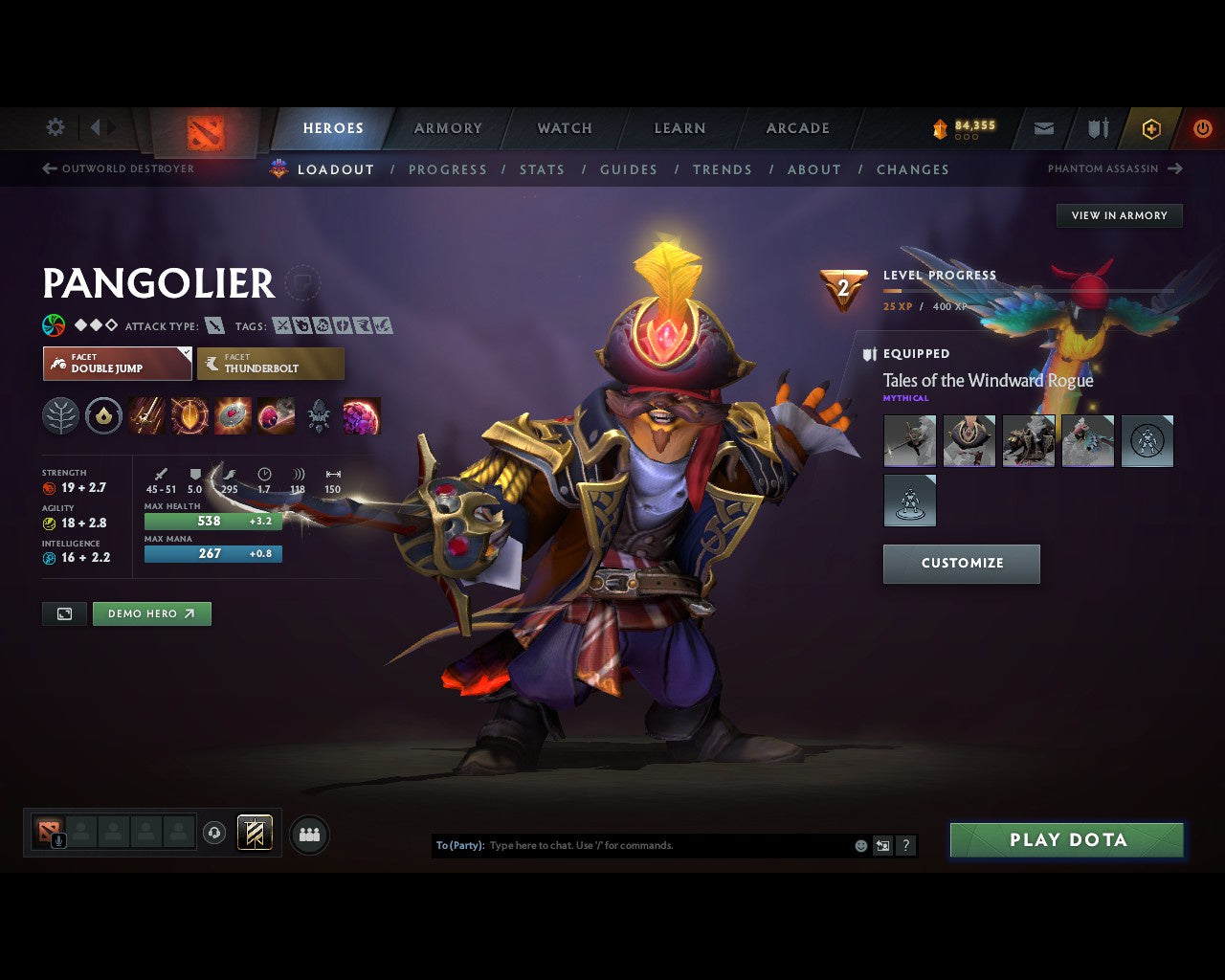Click View in Armory button

(1119, 215)
